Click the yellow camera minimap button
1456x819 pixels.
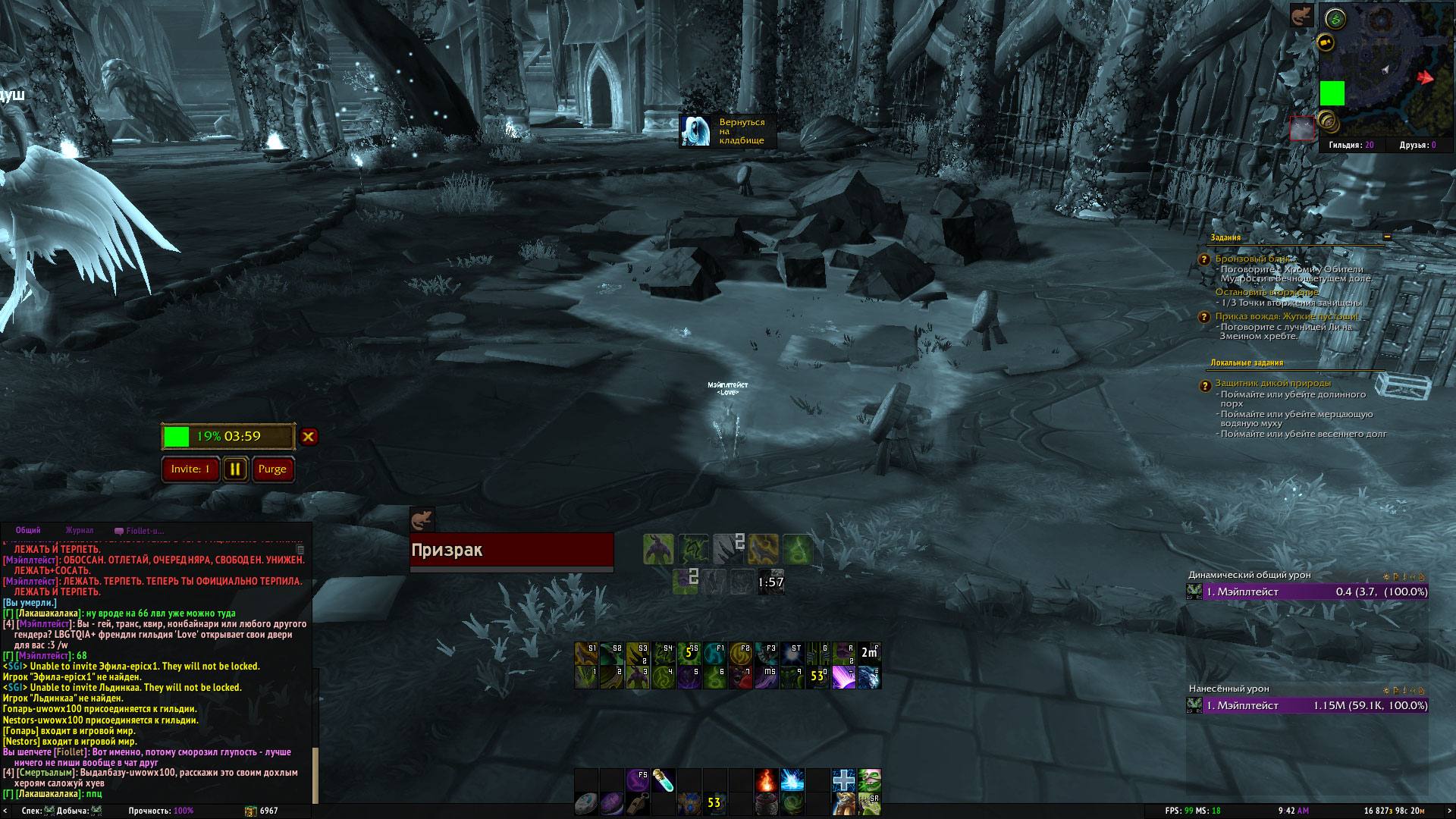tap(1326, 42)
